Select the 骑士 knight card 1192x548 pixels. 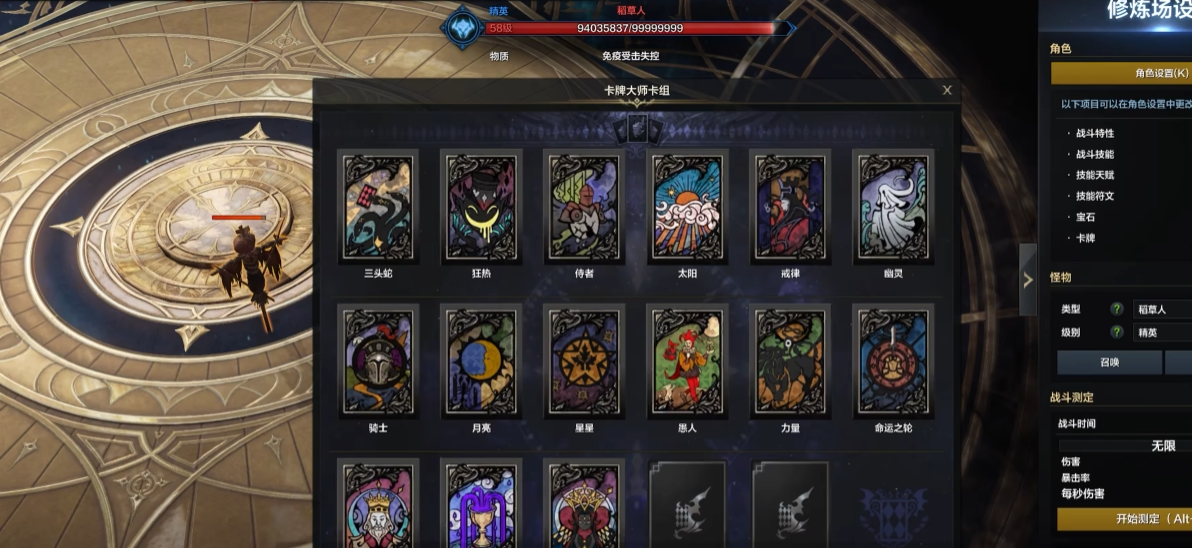pos(379,361)
